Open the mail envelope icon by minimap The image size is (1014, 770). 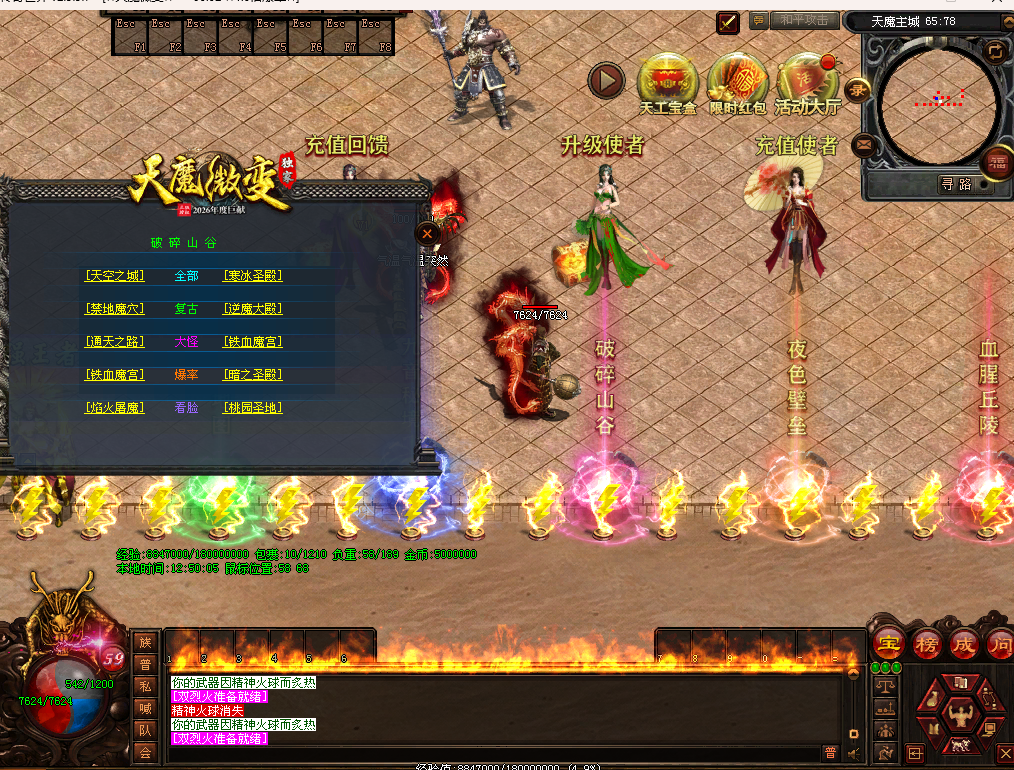tap(864, 146)
